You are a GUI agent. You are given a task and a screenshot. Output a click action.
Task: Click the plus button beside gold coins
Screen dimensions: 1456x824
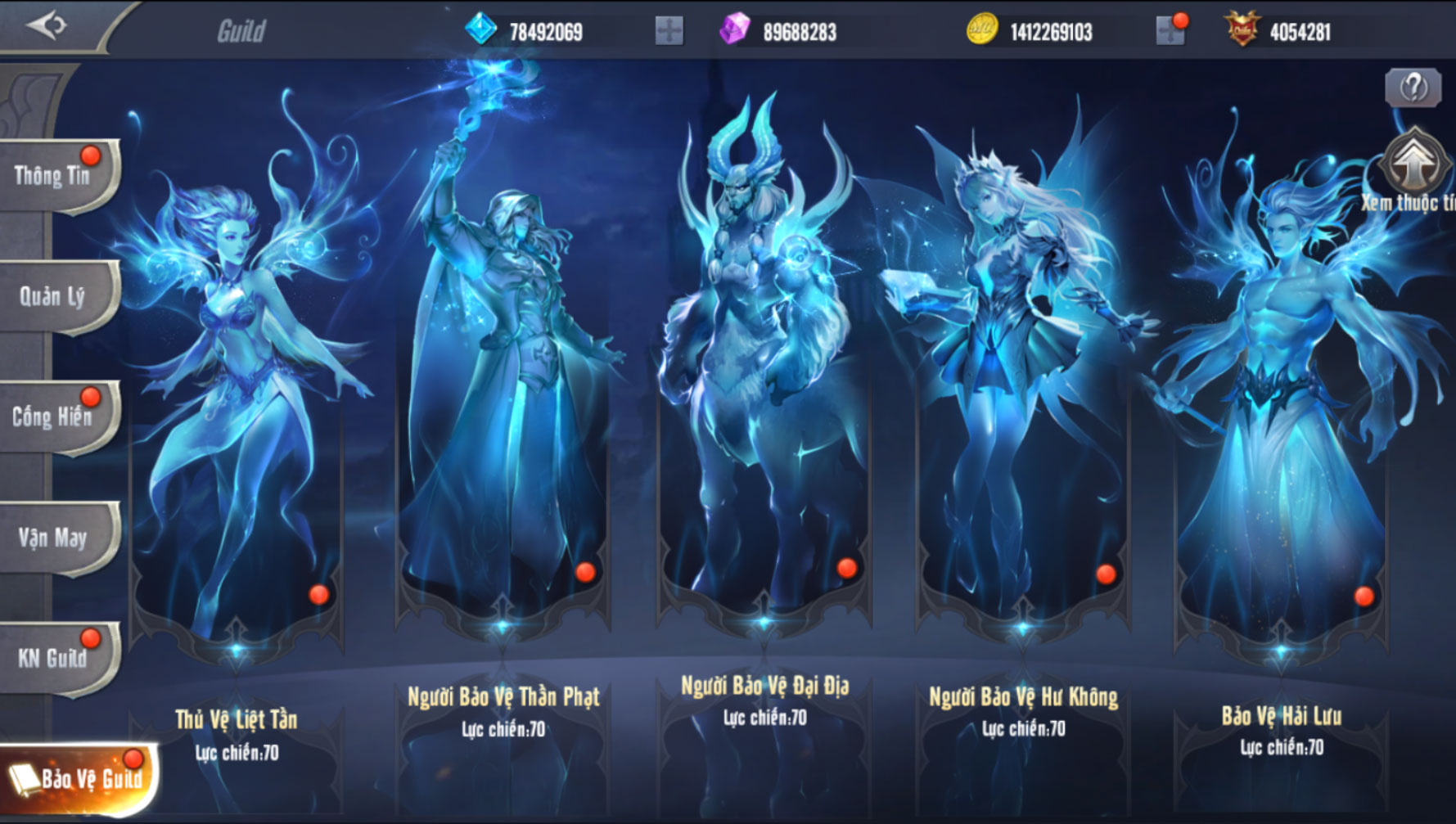(x=1170, y=32)
